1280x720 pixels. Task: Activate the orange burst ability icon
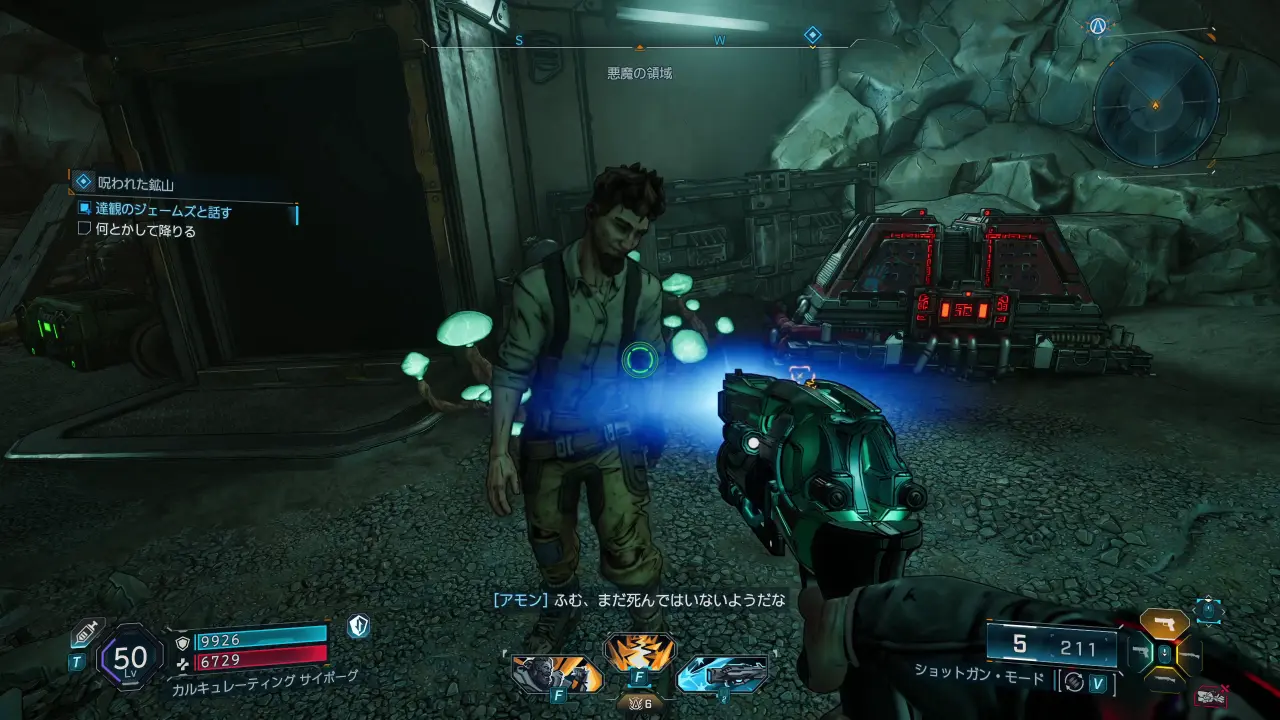[640, 652]
